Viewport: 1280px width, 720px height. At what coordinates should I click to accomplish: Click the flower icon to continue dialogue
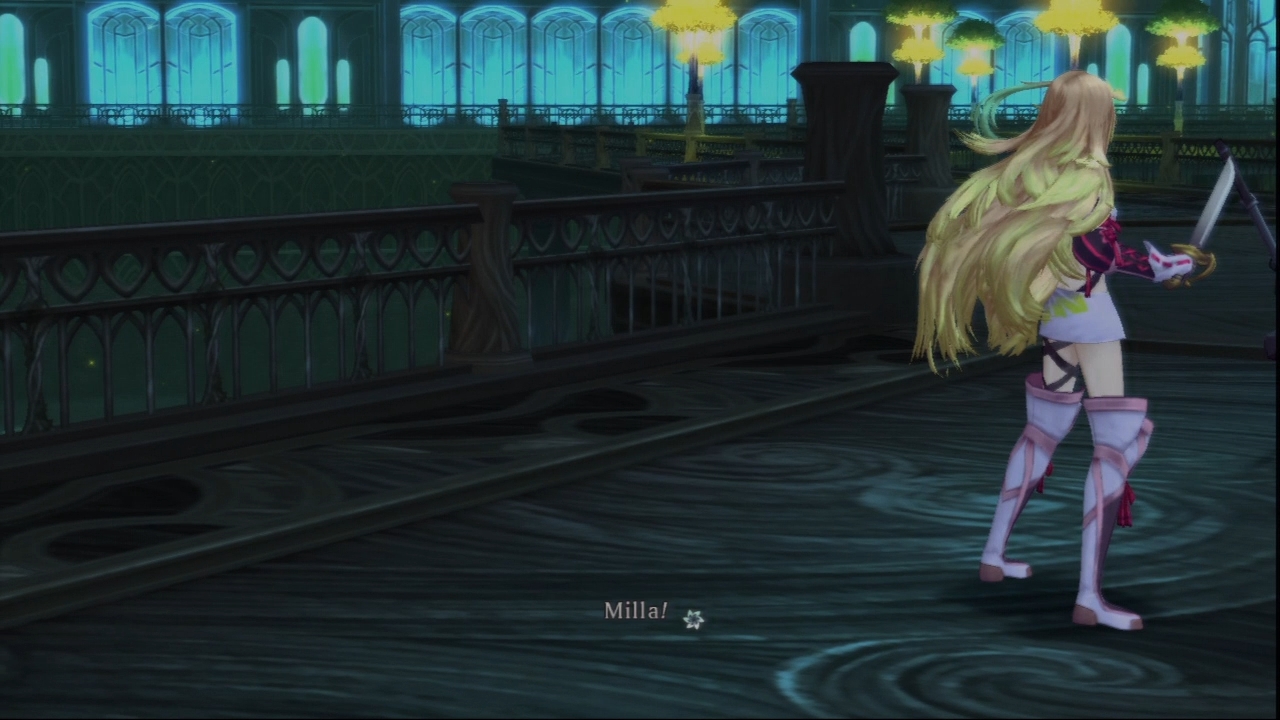pyautogui.click(x=693, y=621)
